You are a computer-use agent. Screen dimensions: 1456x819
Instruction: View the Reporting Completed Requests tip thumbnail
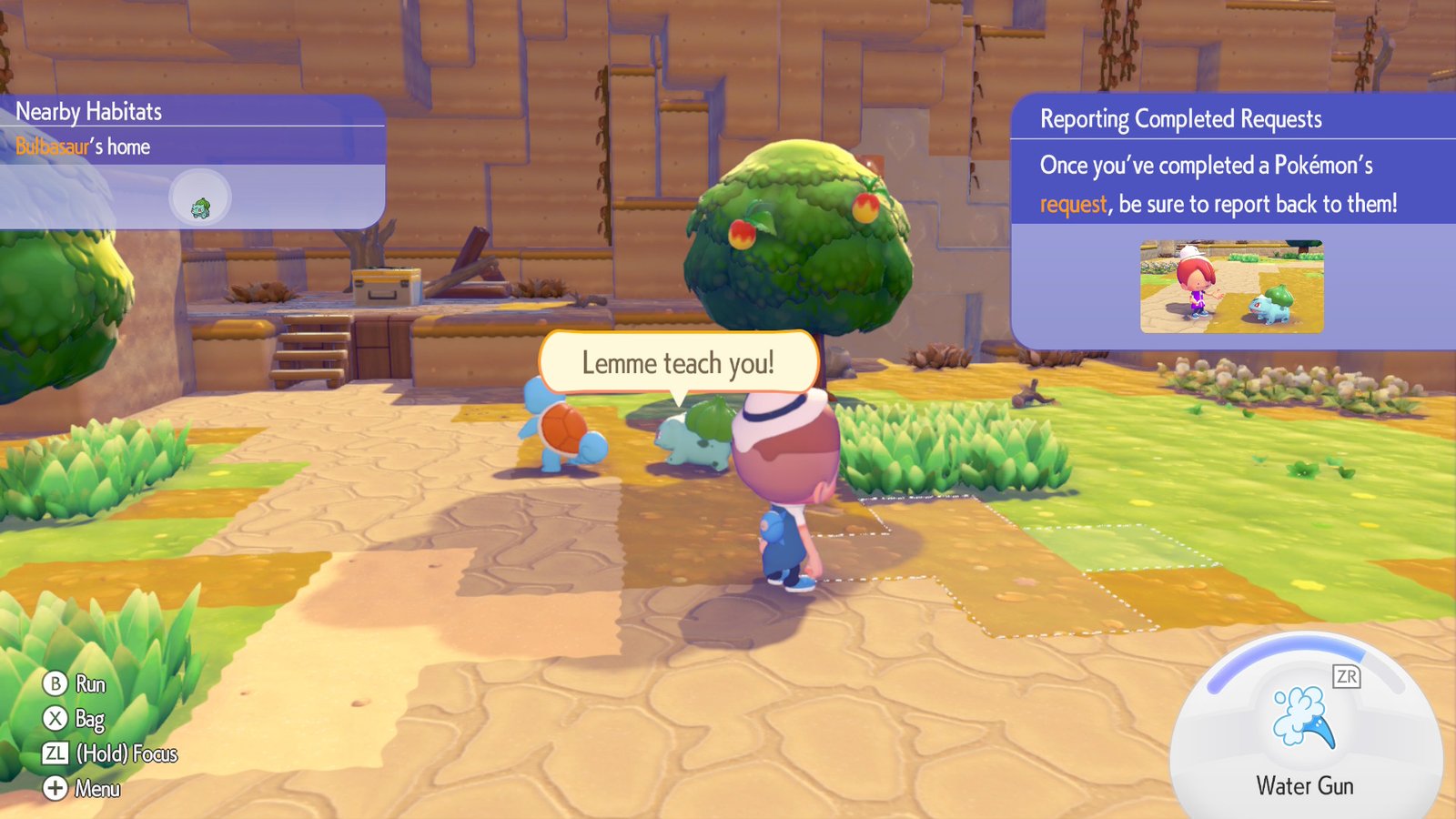pos(1231,287)
